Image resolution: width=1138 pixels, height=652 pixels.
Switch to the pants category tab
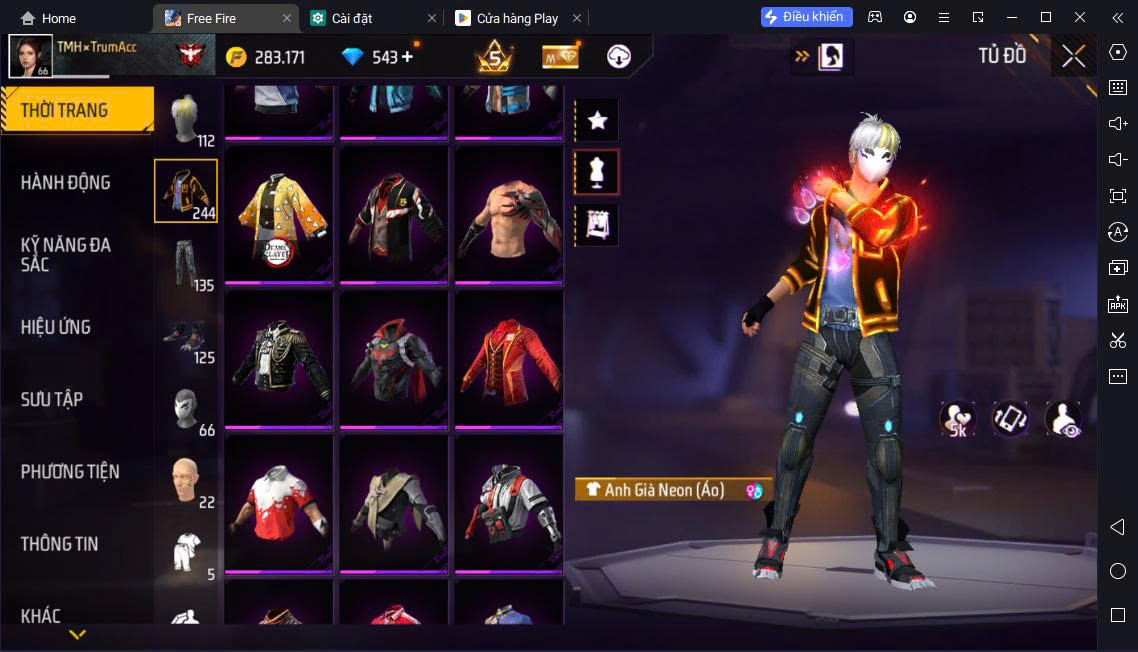pos(186,264)
